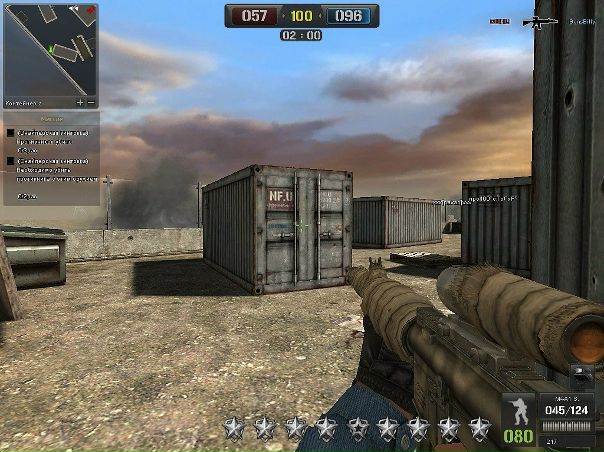Image resolution: width=604 pixels, height=452 pixels.
Task: Click the rifle icon in the kill feed
Action: pos(540,21)
